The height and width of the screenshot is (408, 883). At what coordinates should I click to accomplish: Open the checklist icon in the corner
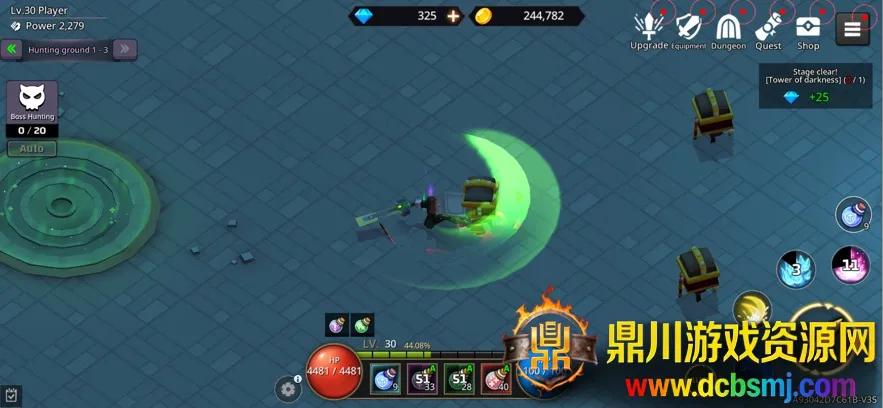(x=11, y=396)
